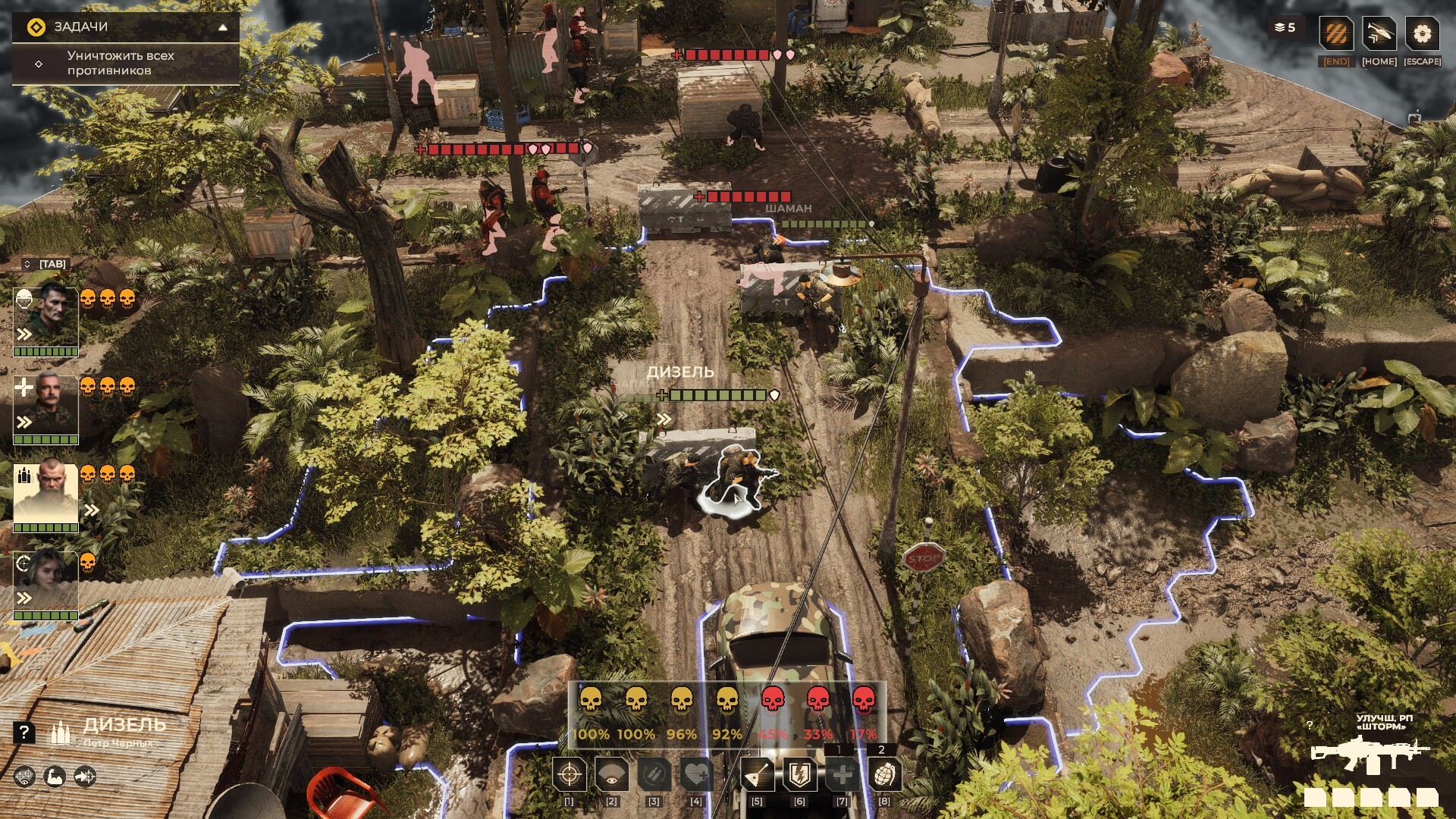Activate the crosshair shoot ability
Screen dimensions: 1456x819
[569, 774]
